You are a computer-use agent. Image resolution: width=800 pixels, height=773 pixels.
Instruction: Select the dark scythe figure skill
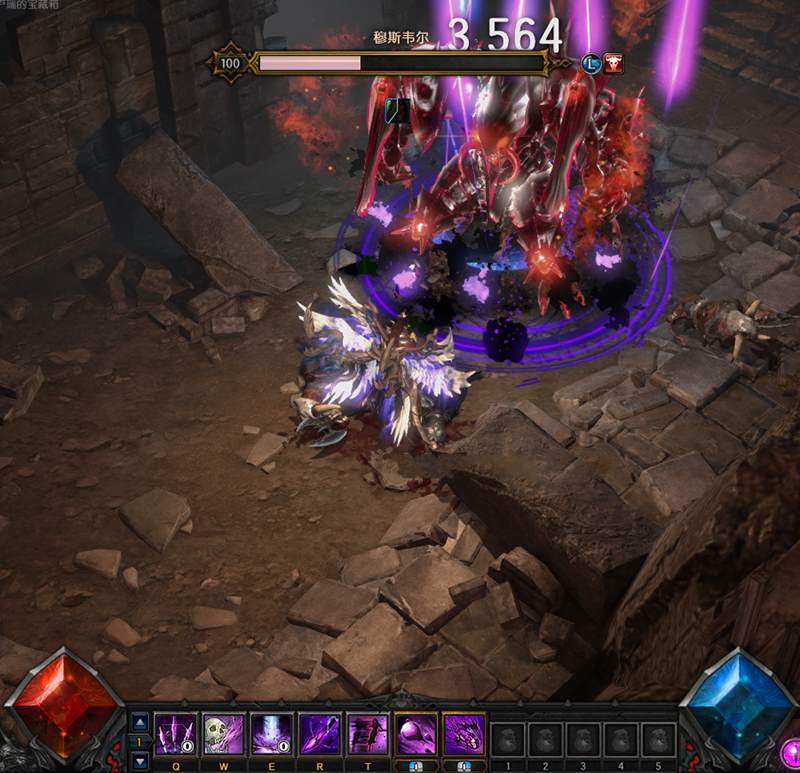[366, 733]
